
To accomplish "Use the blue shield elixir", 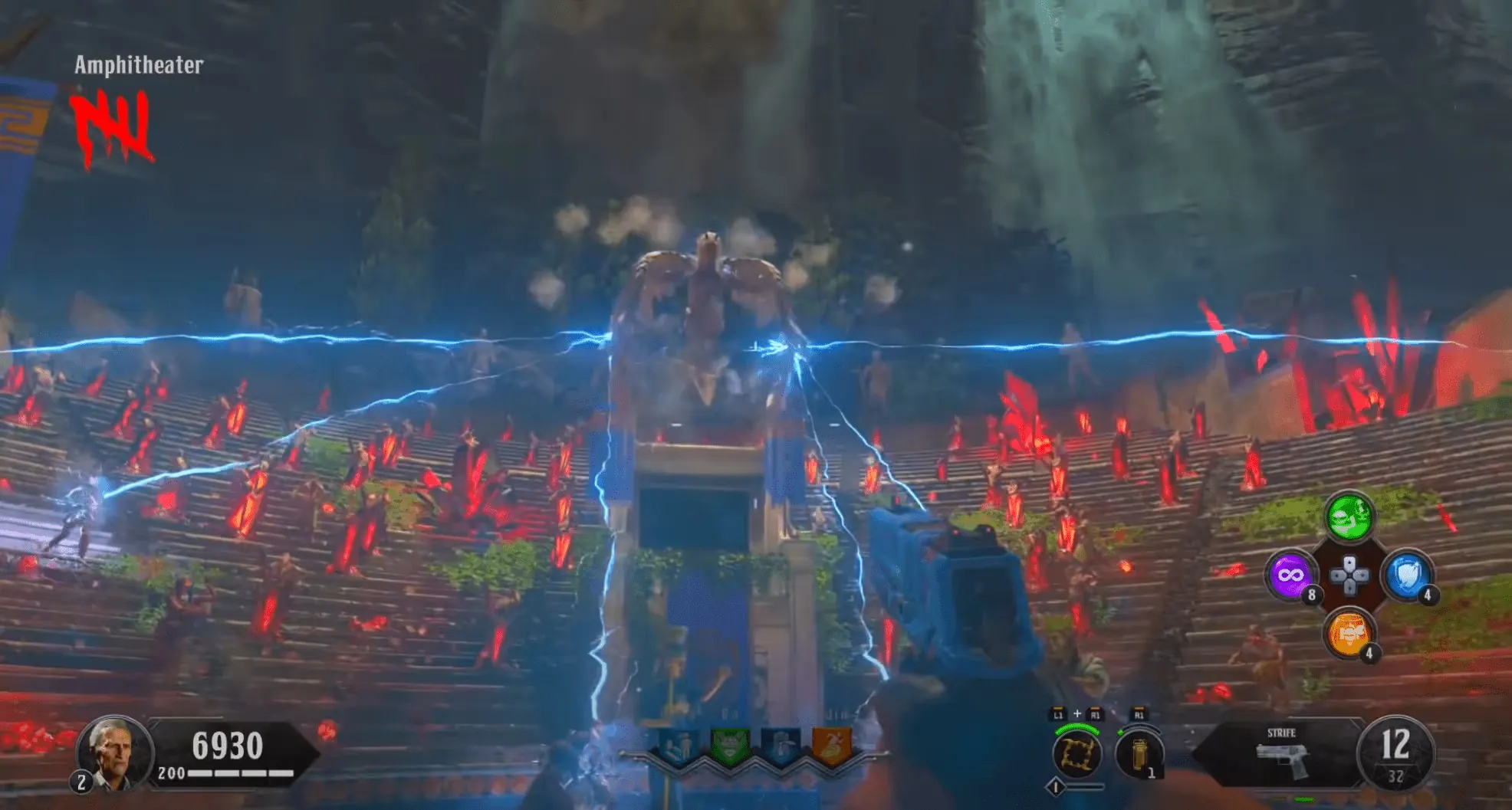I will pos(1407,575).
